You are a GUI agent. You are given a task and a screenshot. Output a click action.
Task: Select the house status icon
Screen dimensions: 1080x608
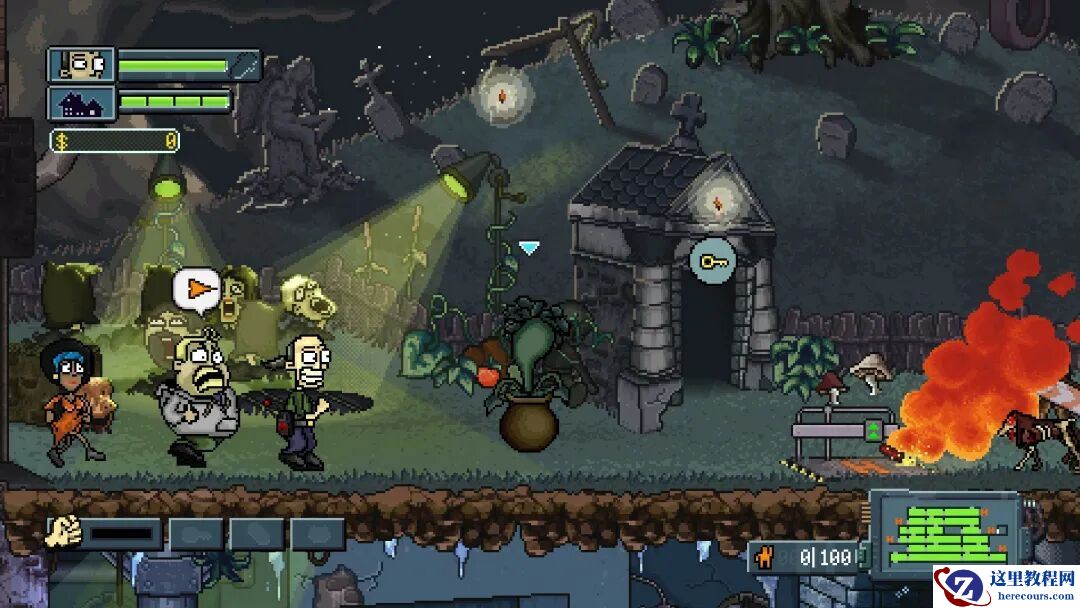pos(81,103)
